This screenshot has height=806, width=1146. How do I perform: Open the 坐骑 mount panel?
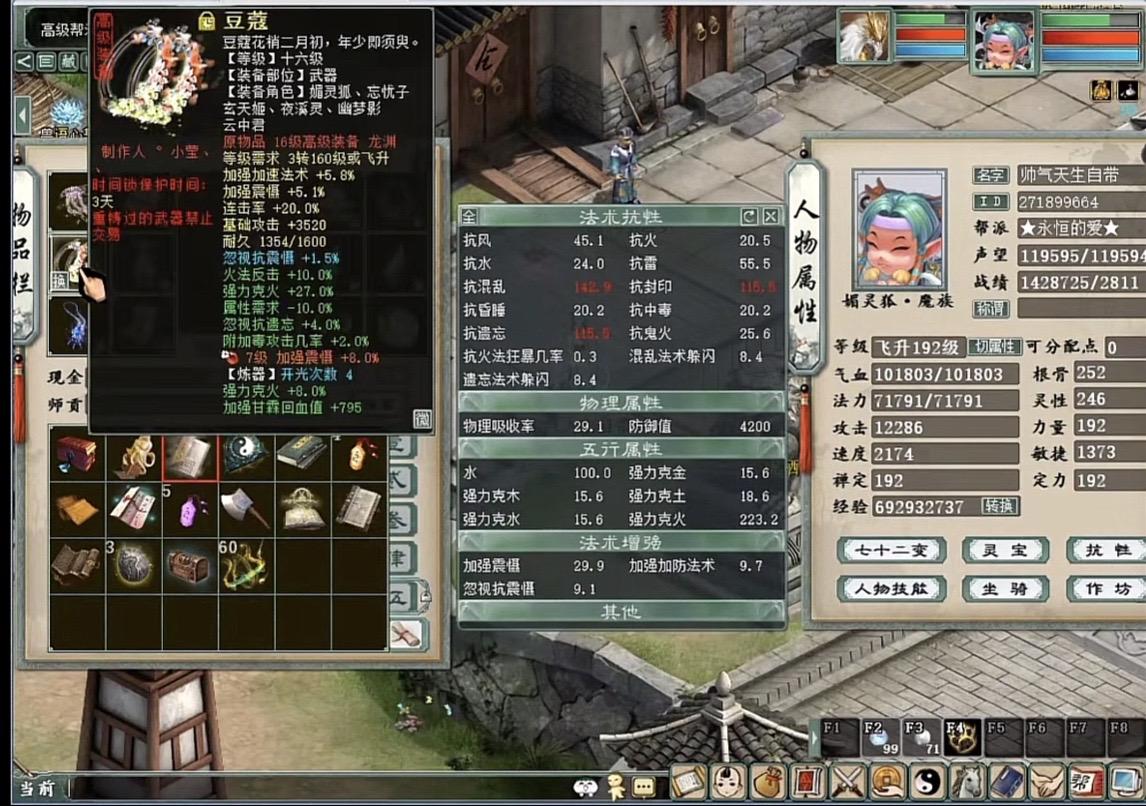click(x=1004, y=589)
